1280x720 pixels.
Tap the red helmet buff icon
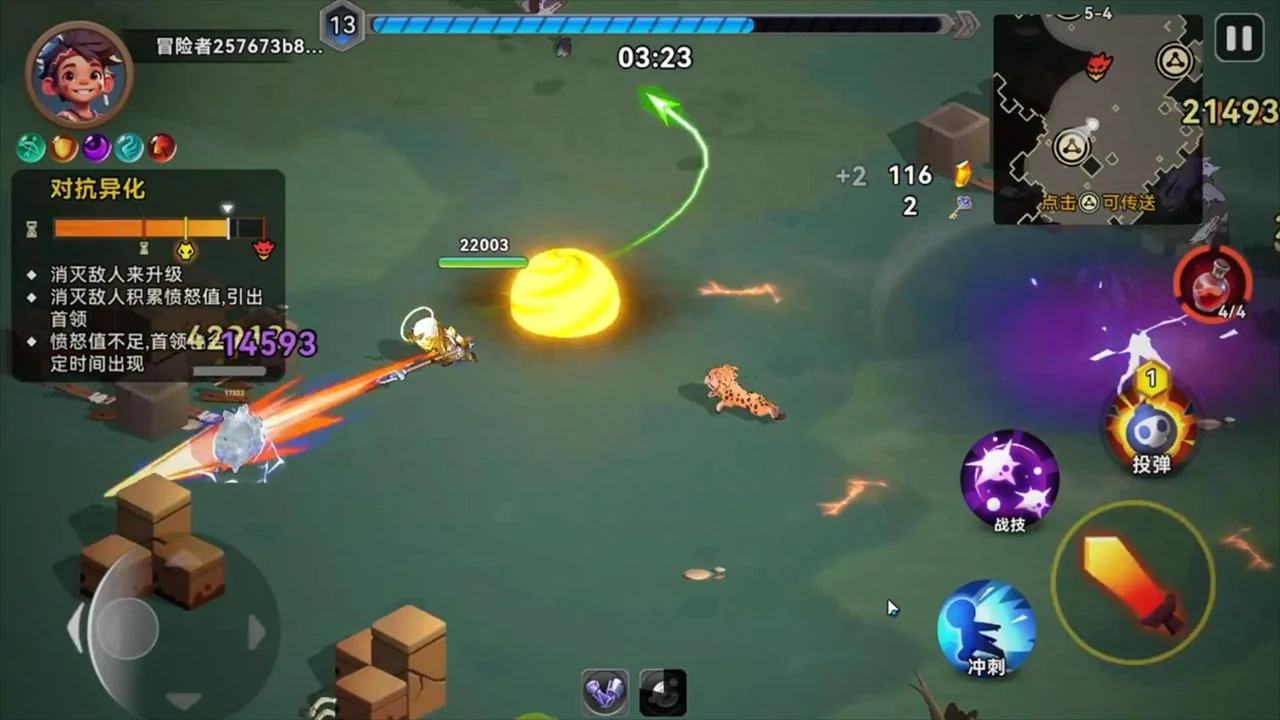pyautogui.click(x=162, y=148)
